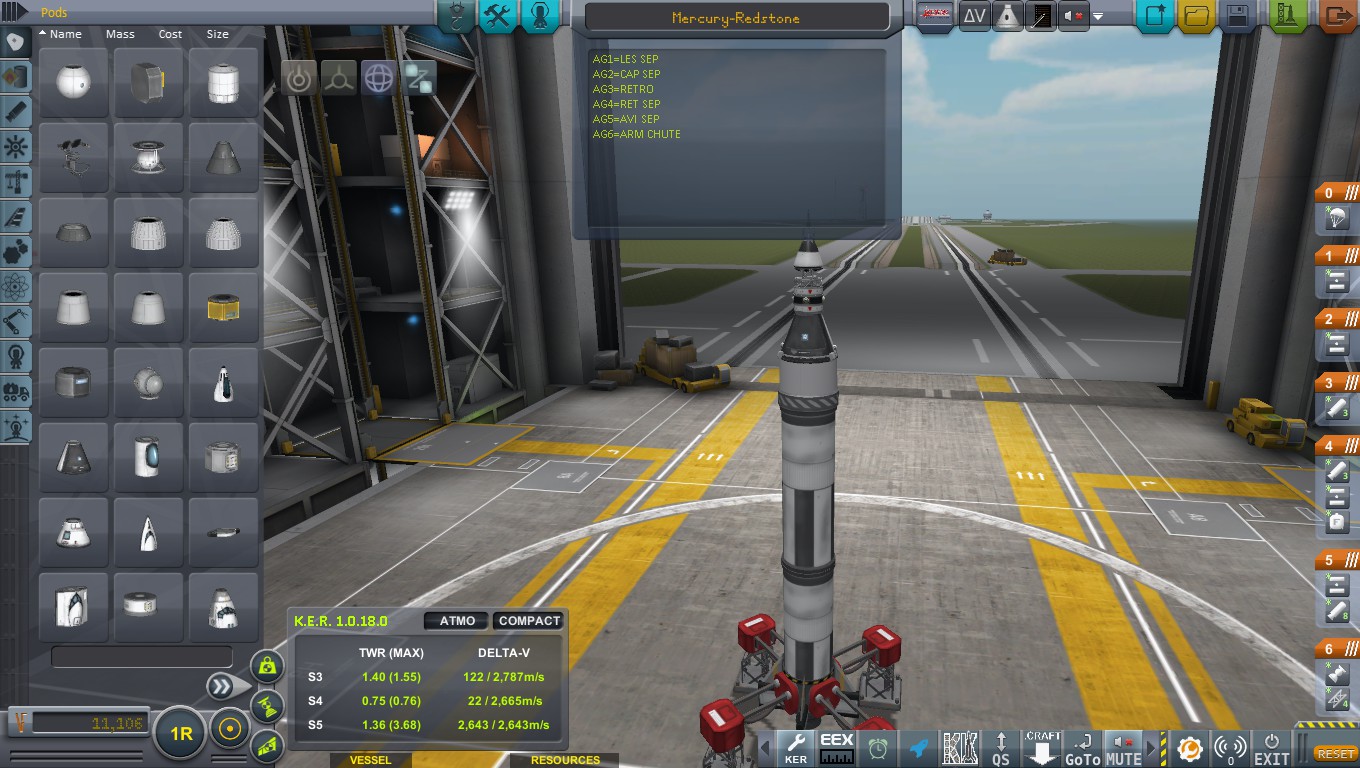Screen dimensions: 1360x768
Task: Save the craft with the floppy disk
Action: (1237, 17)
